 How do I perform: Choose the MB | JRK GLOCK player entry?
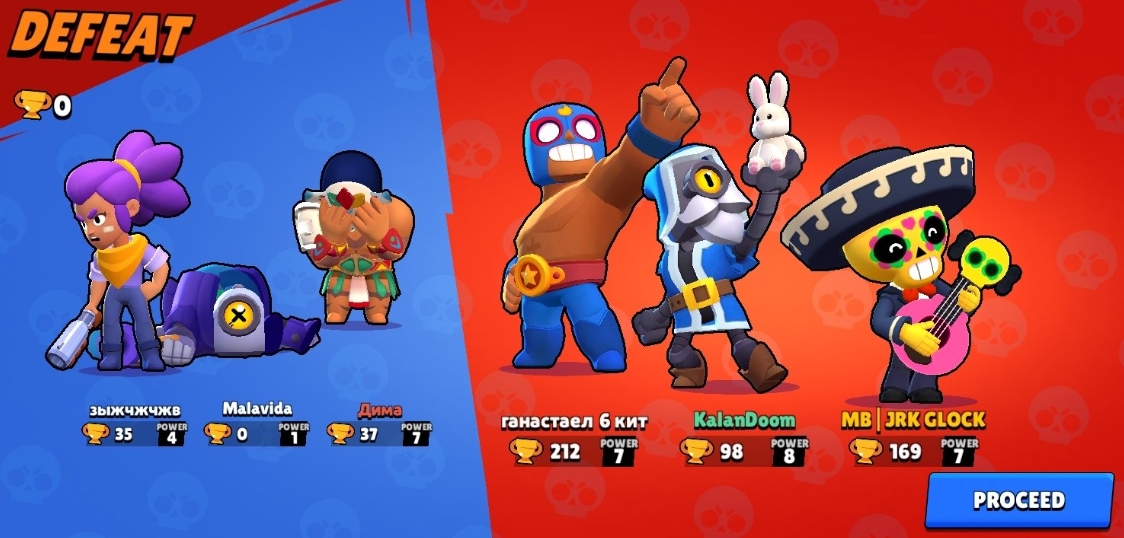(913, 420)
